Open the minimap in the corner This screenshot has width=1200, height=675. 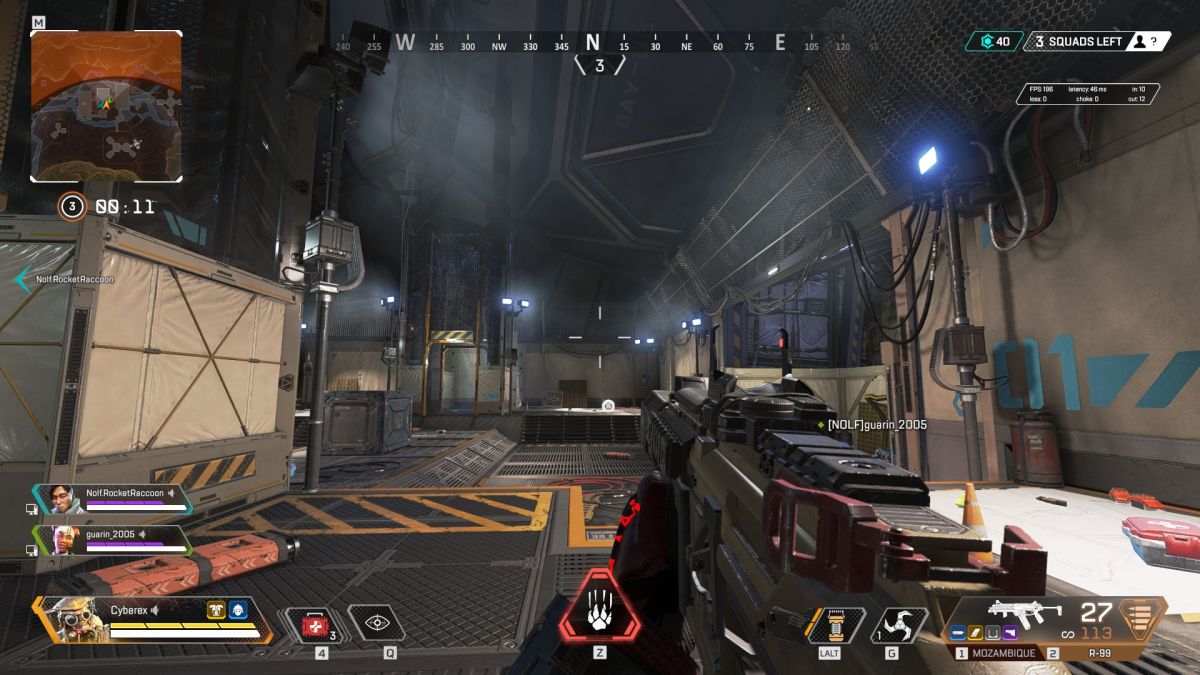pos(106,105)
